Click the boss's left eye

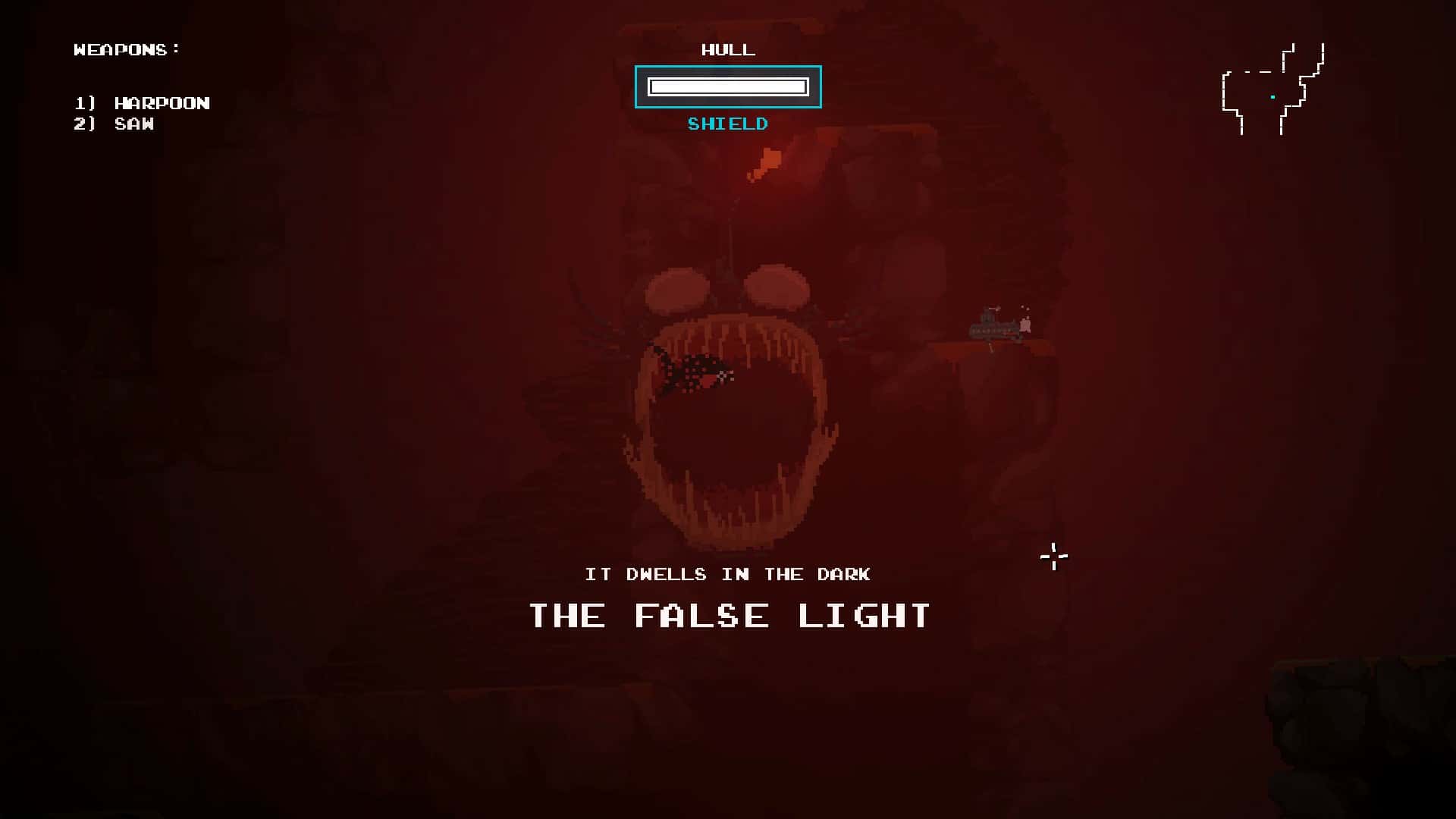[x=673, y=288]
